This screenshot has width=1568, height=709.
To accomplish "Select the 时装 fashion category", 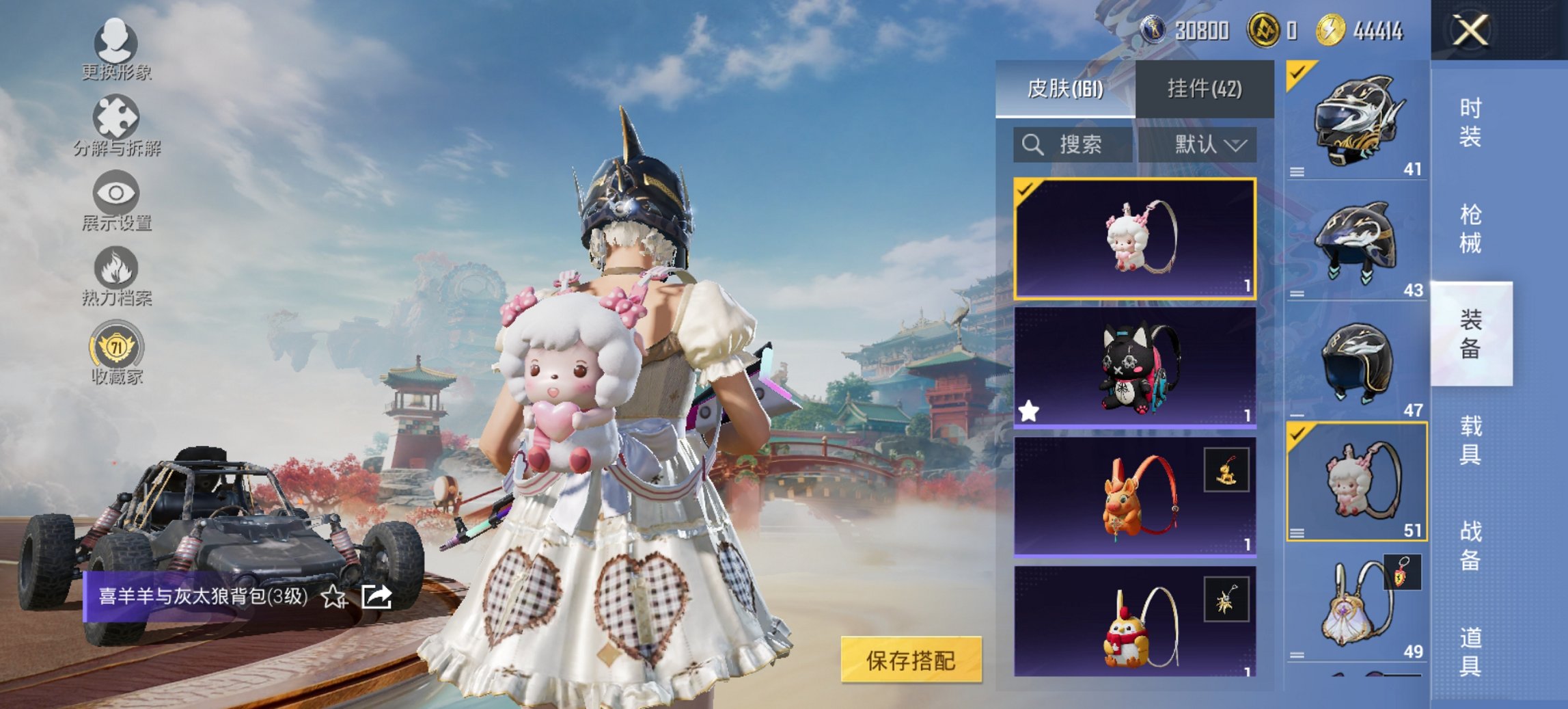I will point(1470,123).
